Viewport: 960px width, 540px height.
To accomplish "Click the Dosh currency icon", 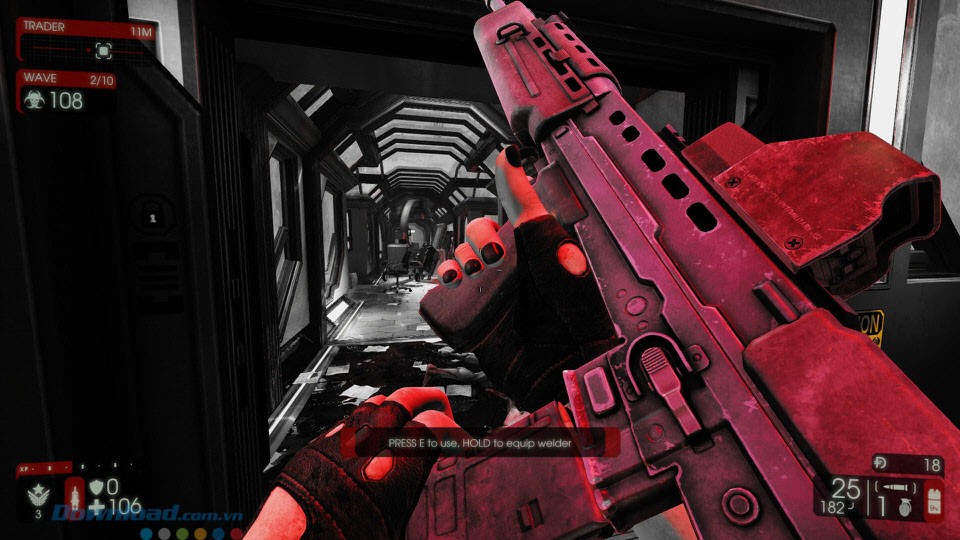I will coord(881,464).
